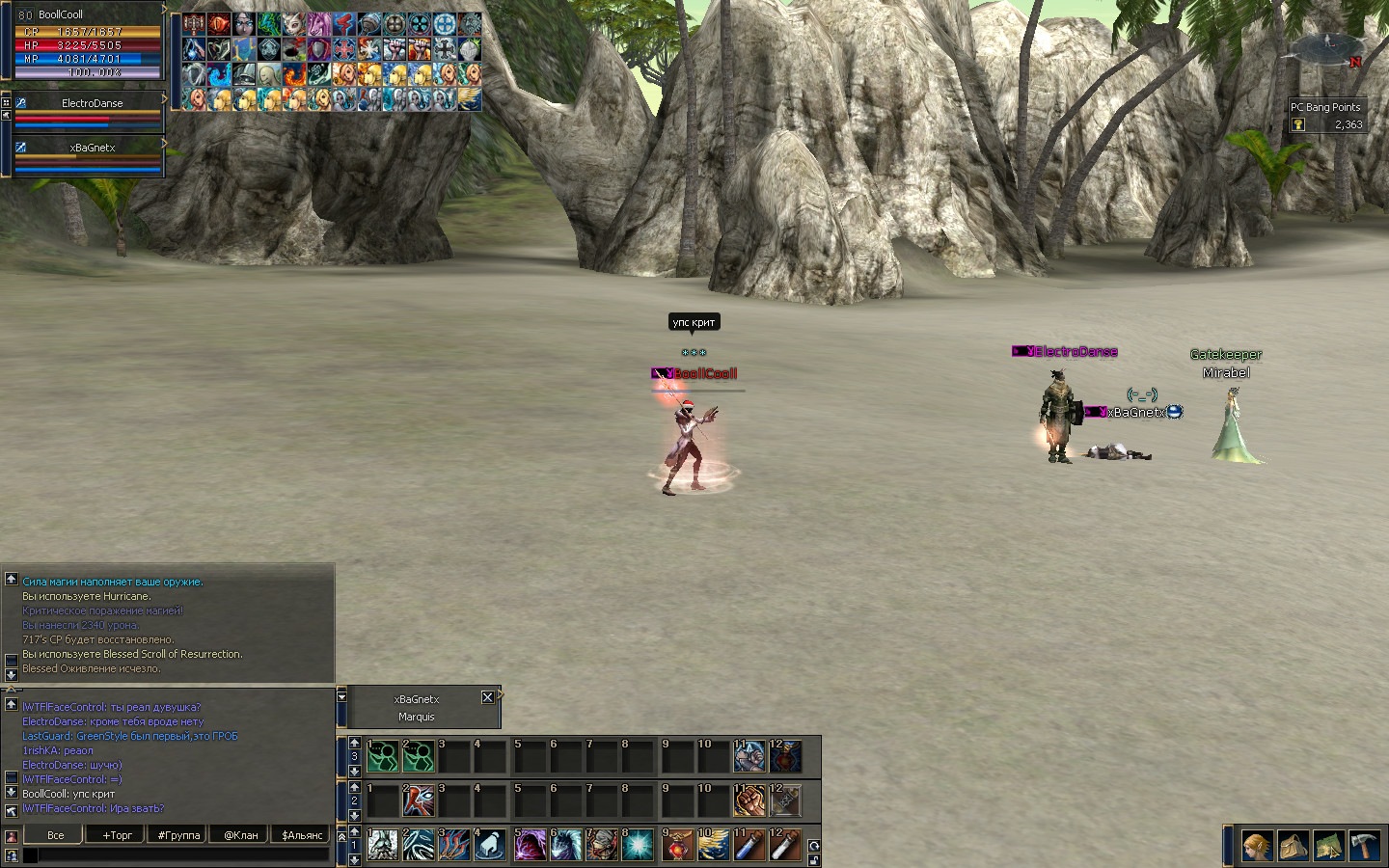Use the red flask item in slot 9
This screenshot has width=1389, height=868.
(678, 846)
